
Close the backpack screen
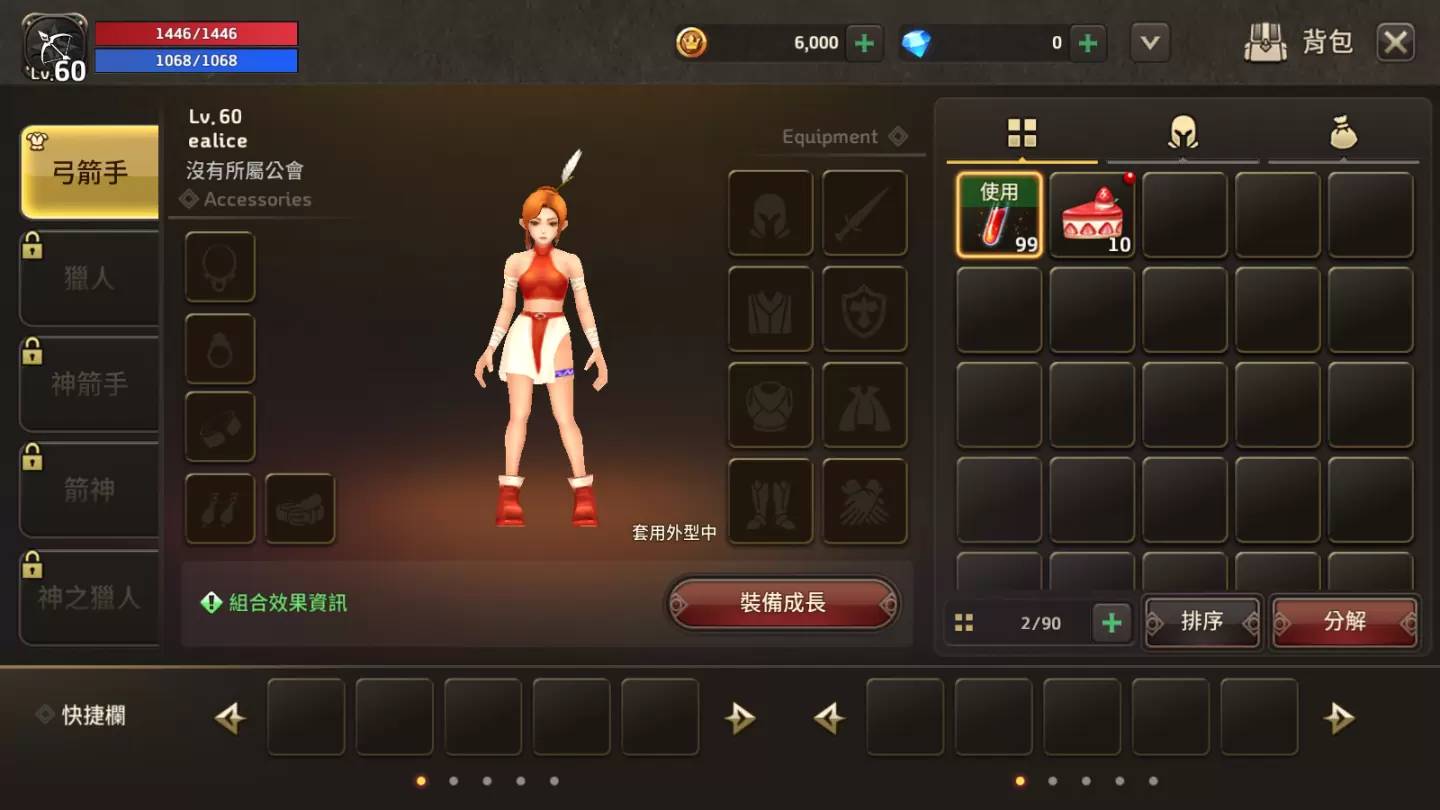pyautogui.click(x=1395, y=43)
